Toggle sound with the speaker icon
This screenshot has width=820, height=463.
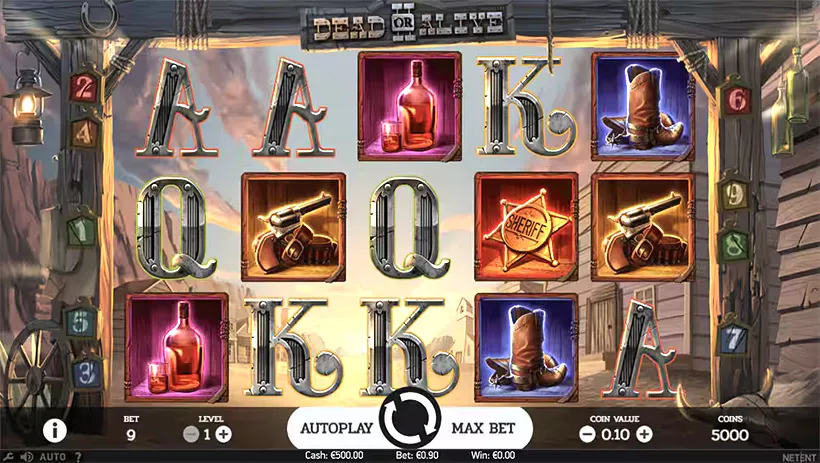pos(26,457)
